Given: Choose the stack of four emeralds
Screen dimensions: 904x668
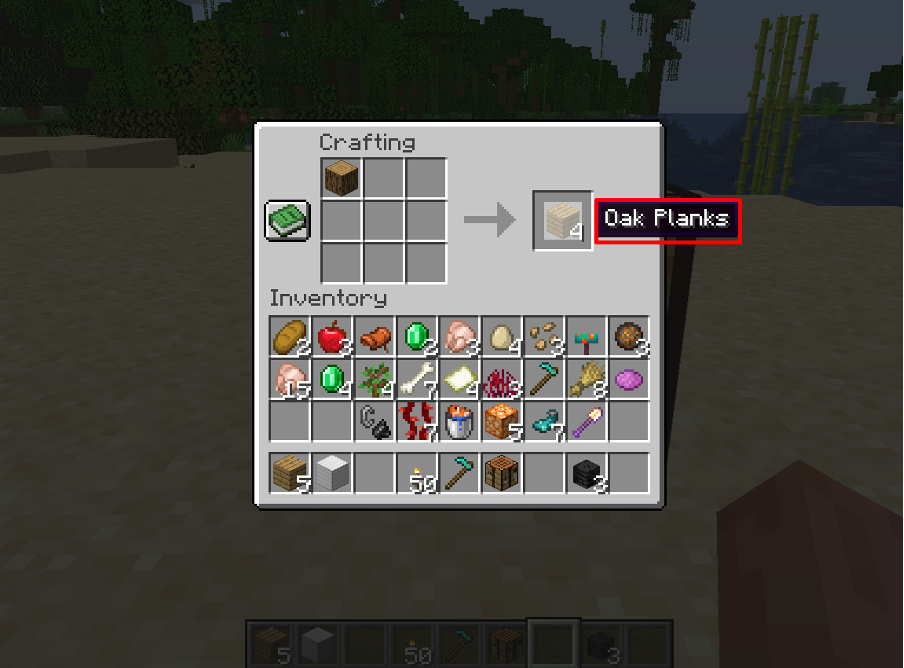Looking at the screenshot, I should [331, 380].
